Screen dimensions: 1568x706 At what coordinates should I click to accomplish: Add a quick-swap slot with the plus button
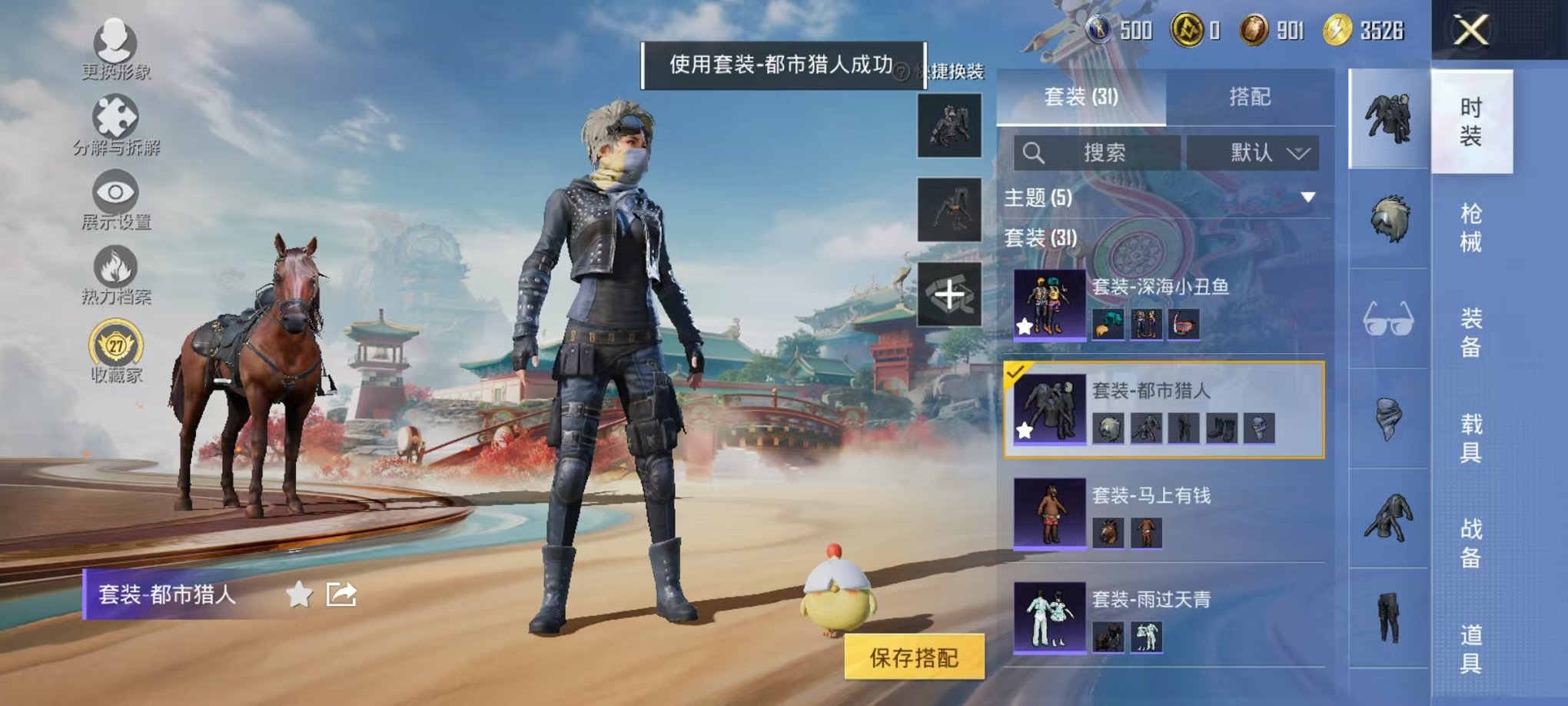point(950,295)
